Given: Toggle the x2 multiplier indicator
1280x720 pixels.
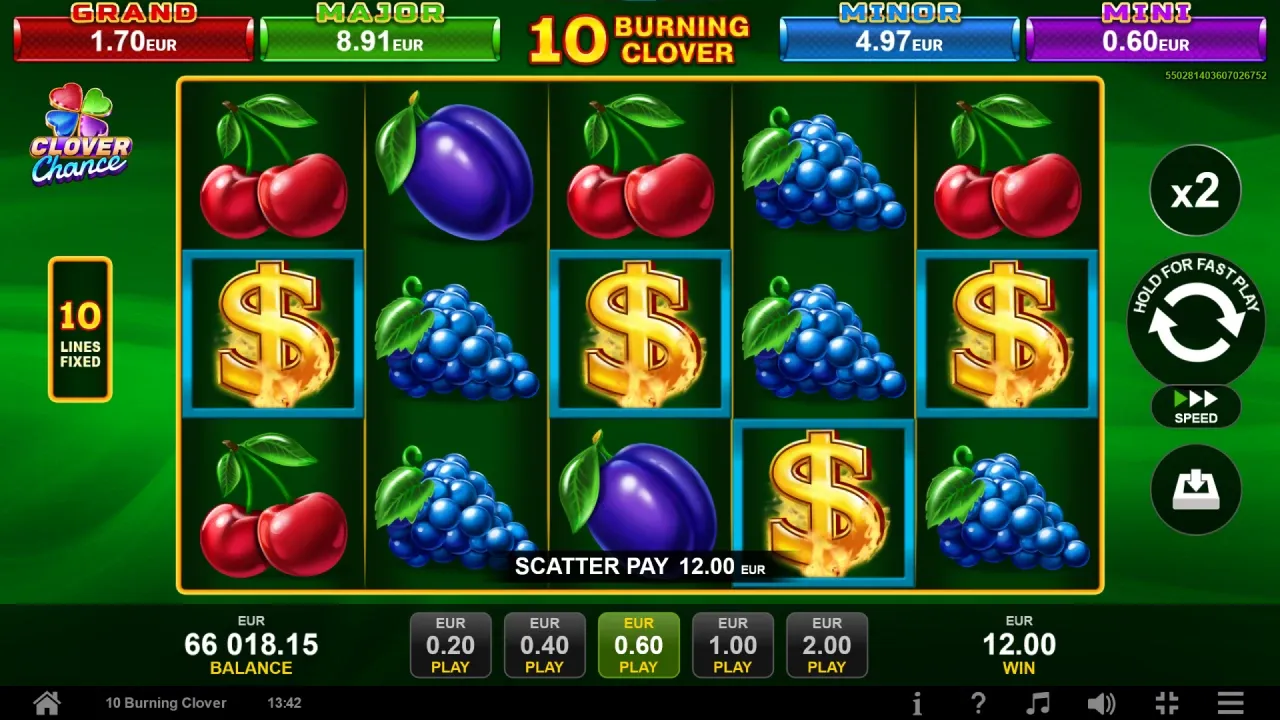Looking at the screenshot, I should coord(1196,191).
